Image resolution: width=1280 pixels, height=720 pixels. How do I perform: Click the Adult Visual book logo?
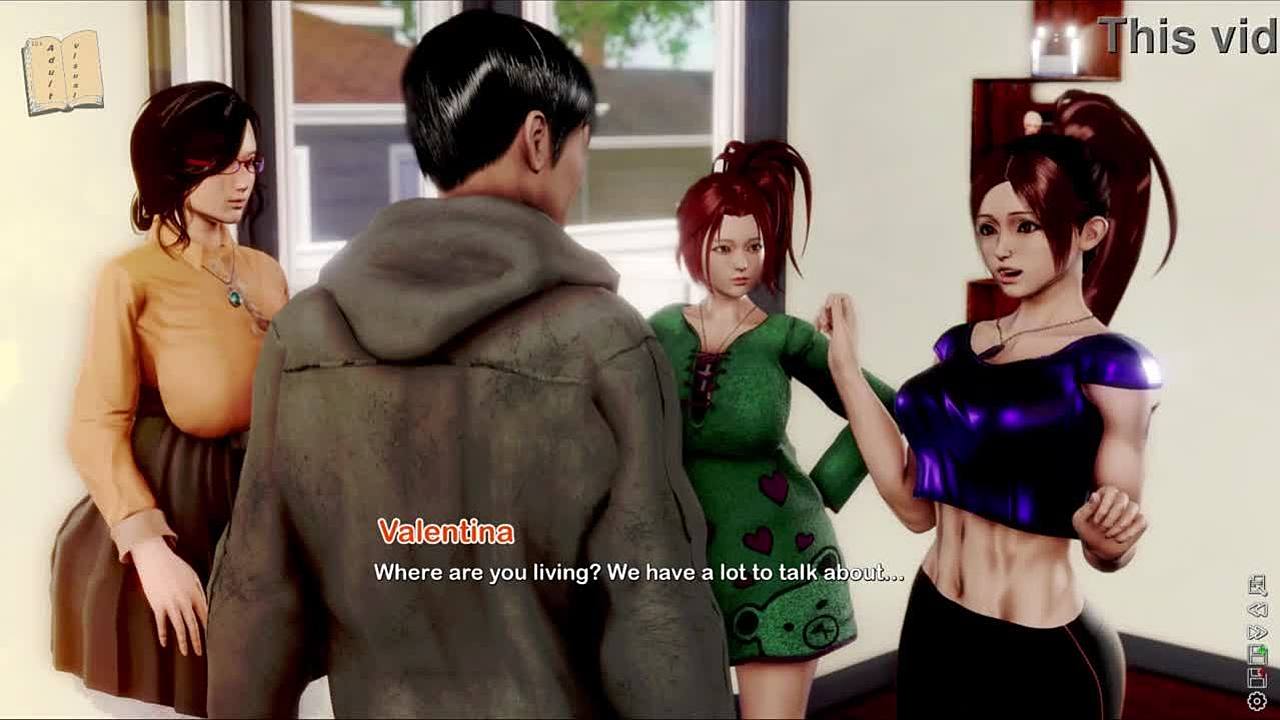(62, 72)
